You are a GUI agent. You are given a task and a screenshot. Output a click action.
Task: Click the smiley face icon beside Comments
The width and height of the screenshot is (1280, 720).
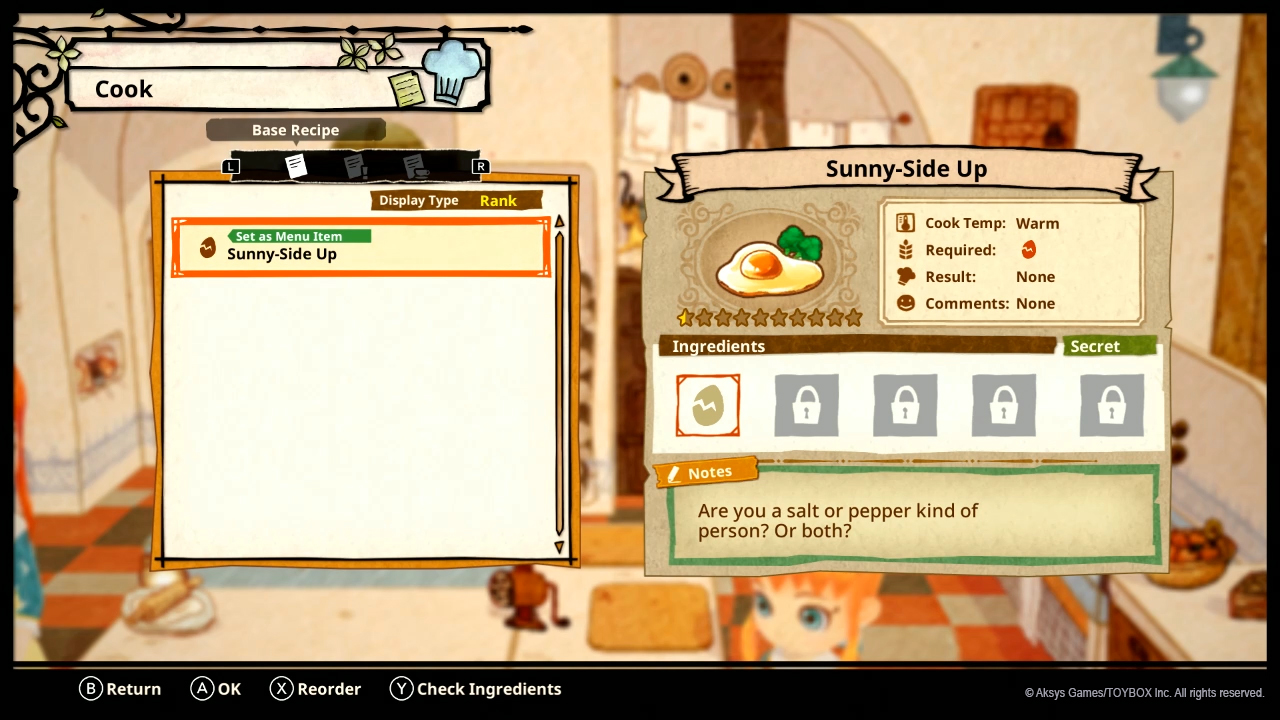[x=906, y=303]
